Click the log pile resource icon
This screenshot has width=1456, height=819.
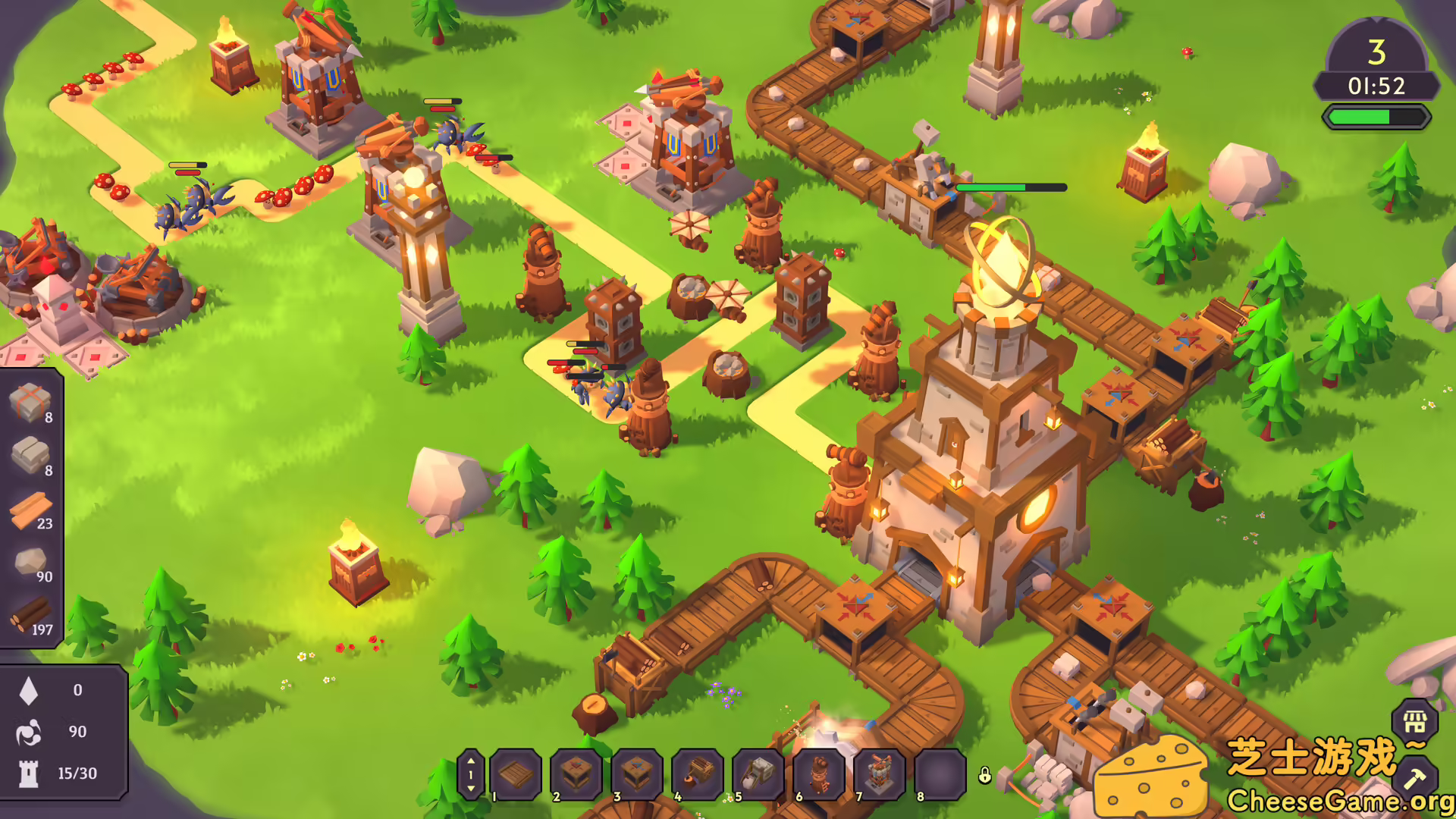(x=30, y=614)
